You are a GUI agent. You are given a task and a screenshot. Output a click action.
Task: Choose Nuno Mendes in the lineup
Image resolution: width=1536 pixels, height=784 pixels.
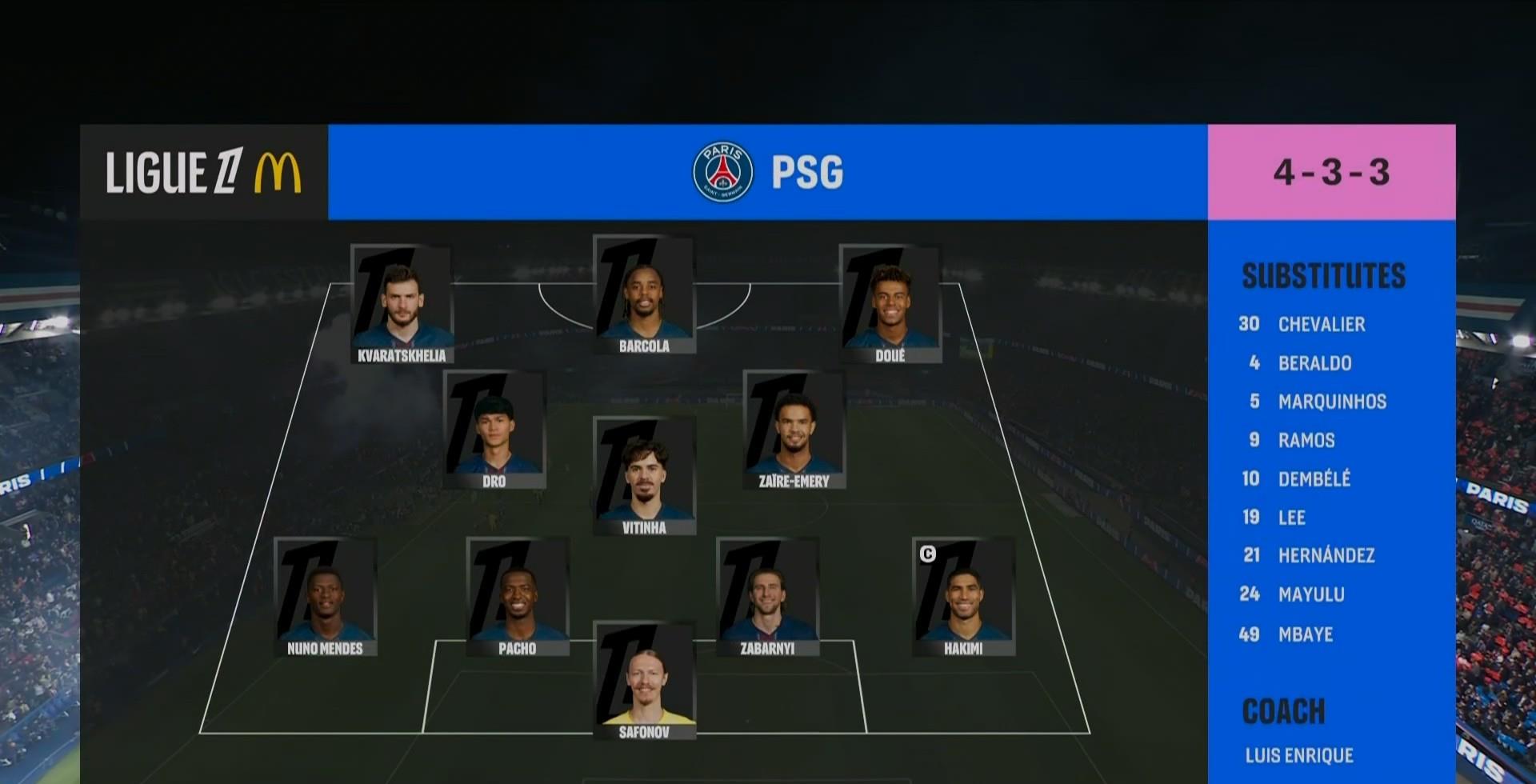tap(325, 597)
